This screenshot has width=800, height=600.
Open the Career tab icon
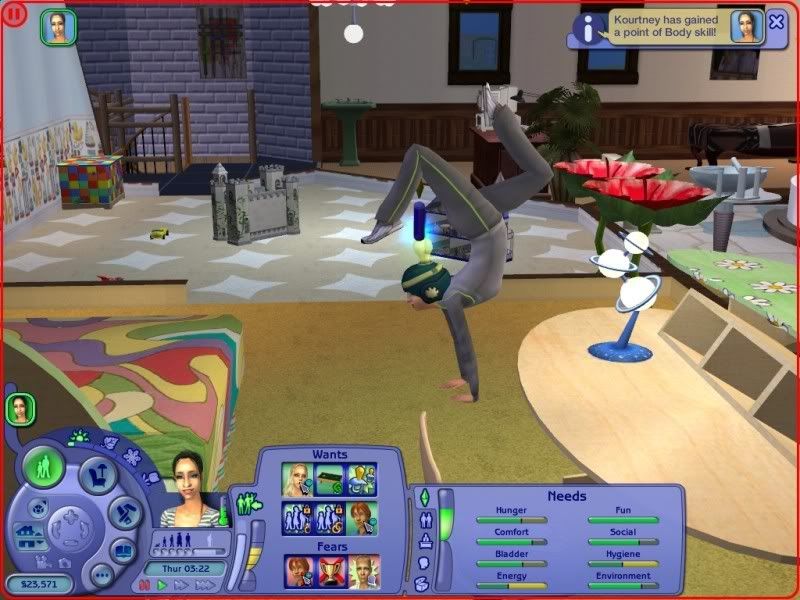[423, 541]
